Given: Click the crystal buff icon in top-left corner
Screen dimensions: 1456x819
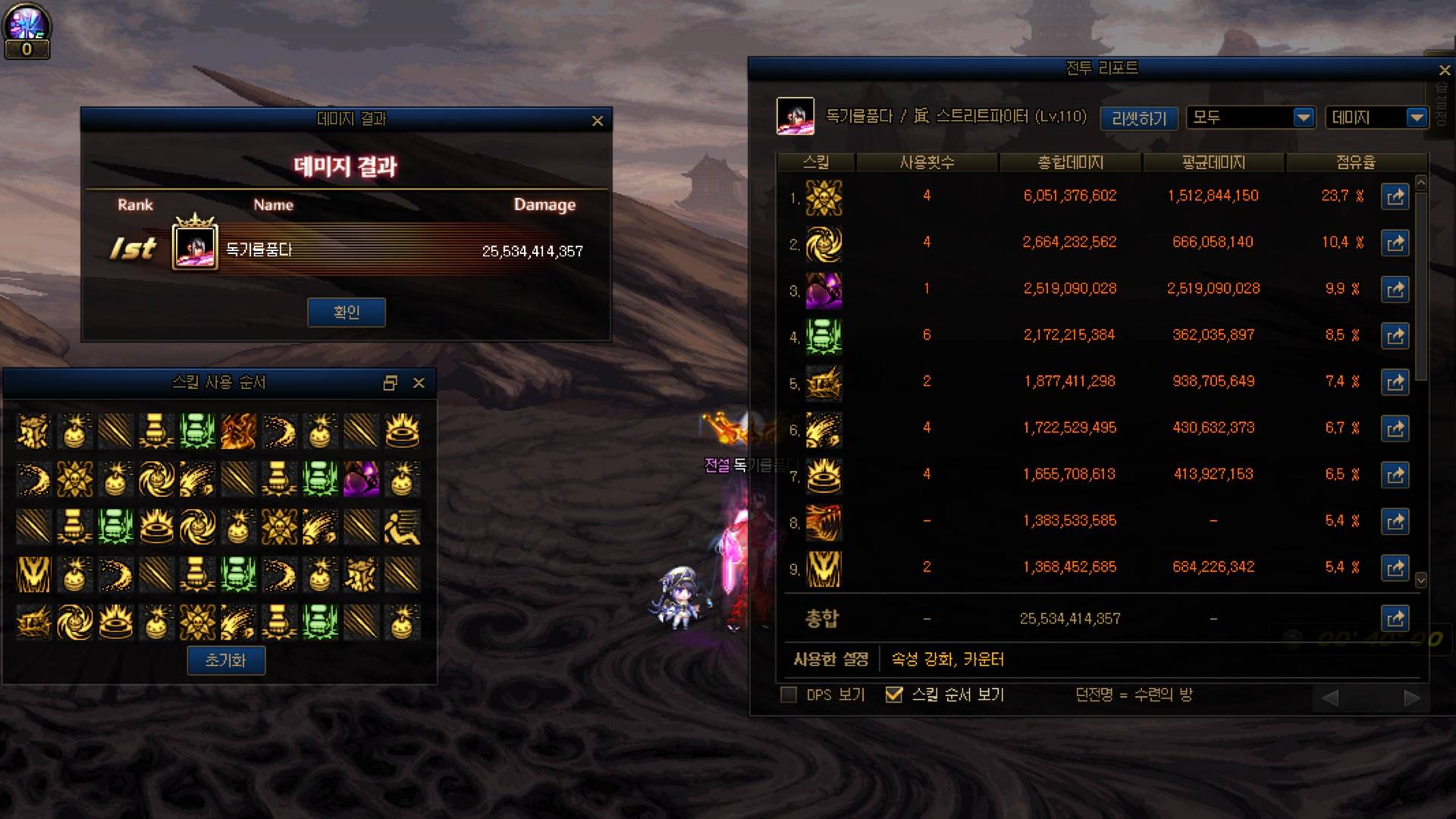Looking at the screenshot, I should 27,25.
